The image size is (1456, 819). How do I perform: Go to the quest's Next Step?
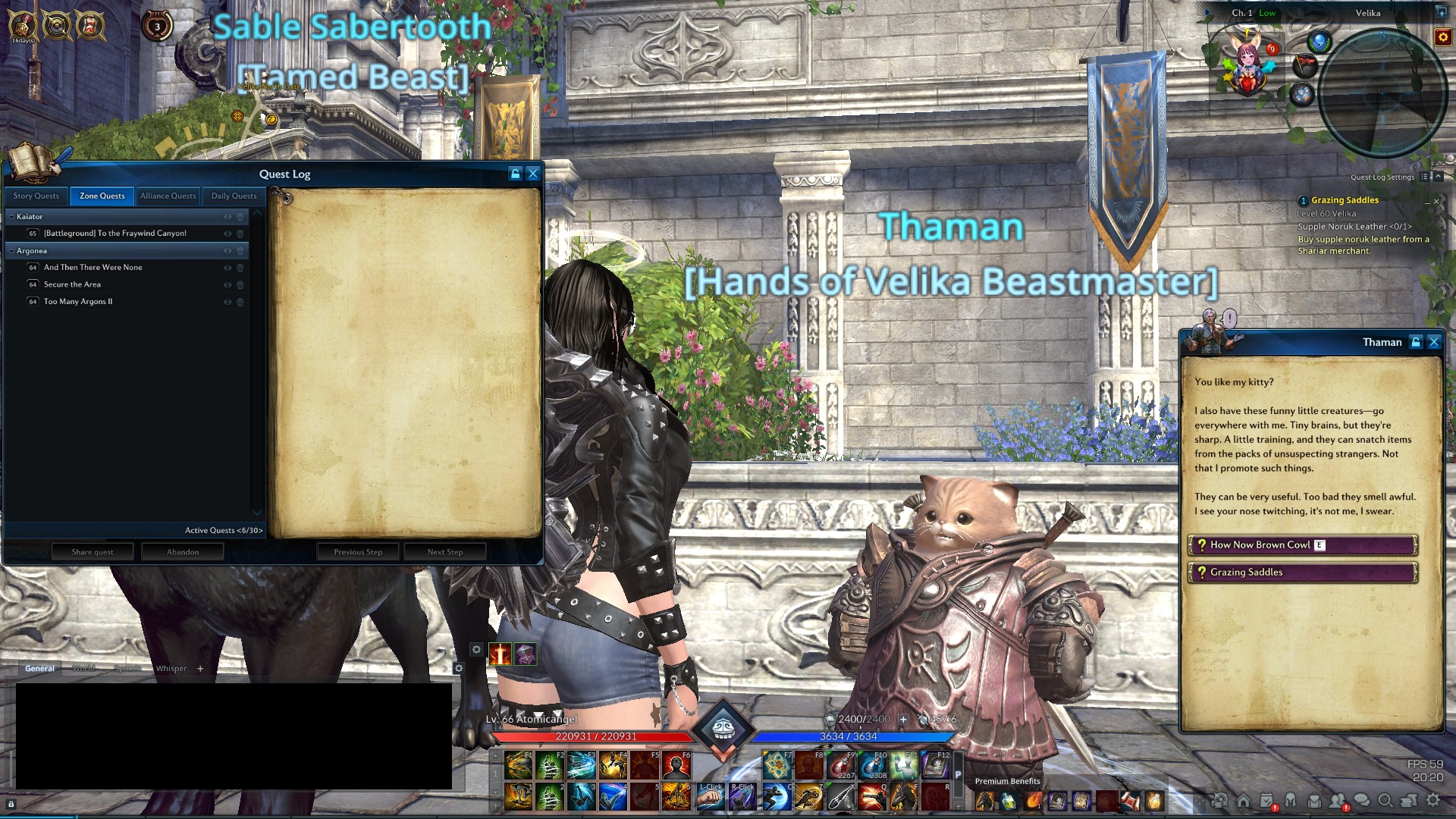[x=444, y=552]
